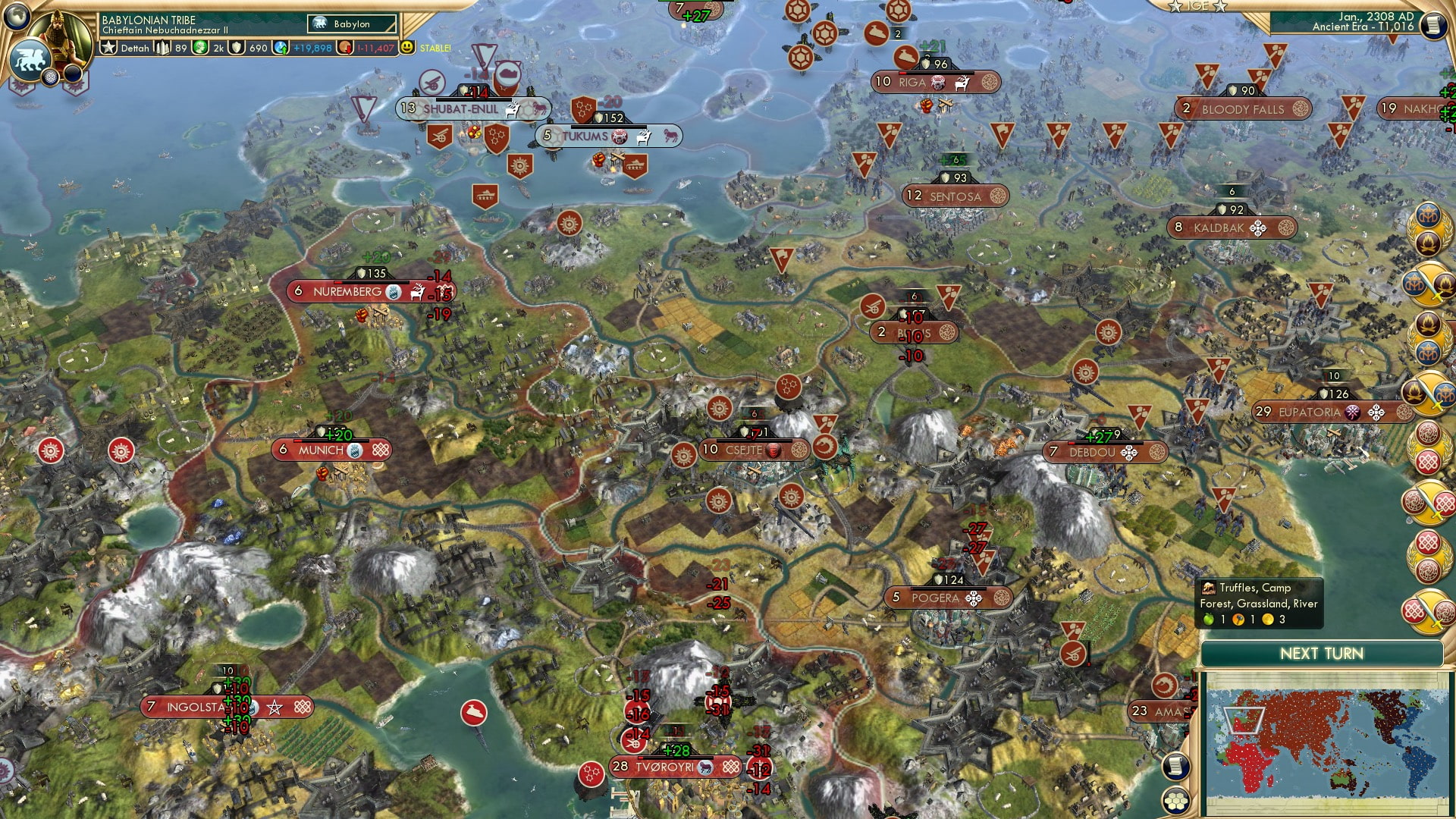Image resolution: width=1456 pixels, height=819 pixels.
Task: Toggle the hexagon focus icon on Tvøroyri's banner
Action: (x=730, y=767)
